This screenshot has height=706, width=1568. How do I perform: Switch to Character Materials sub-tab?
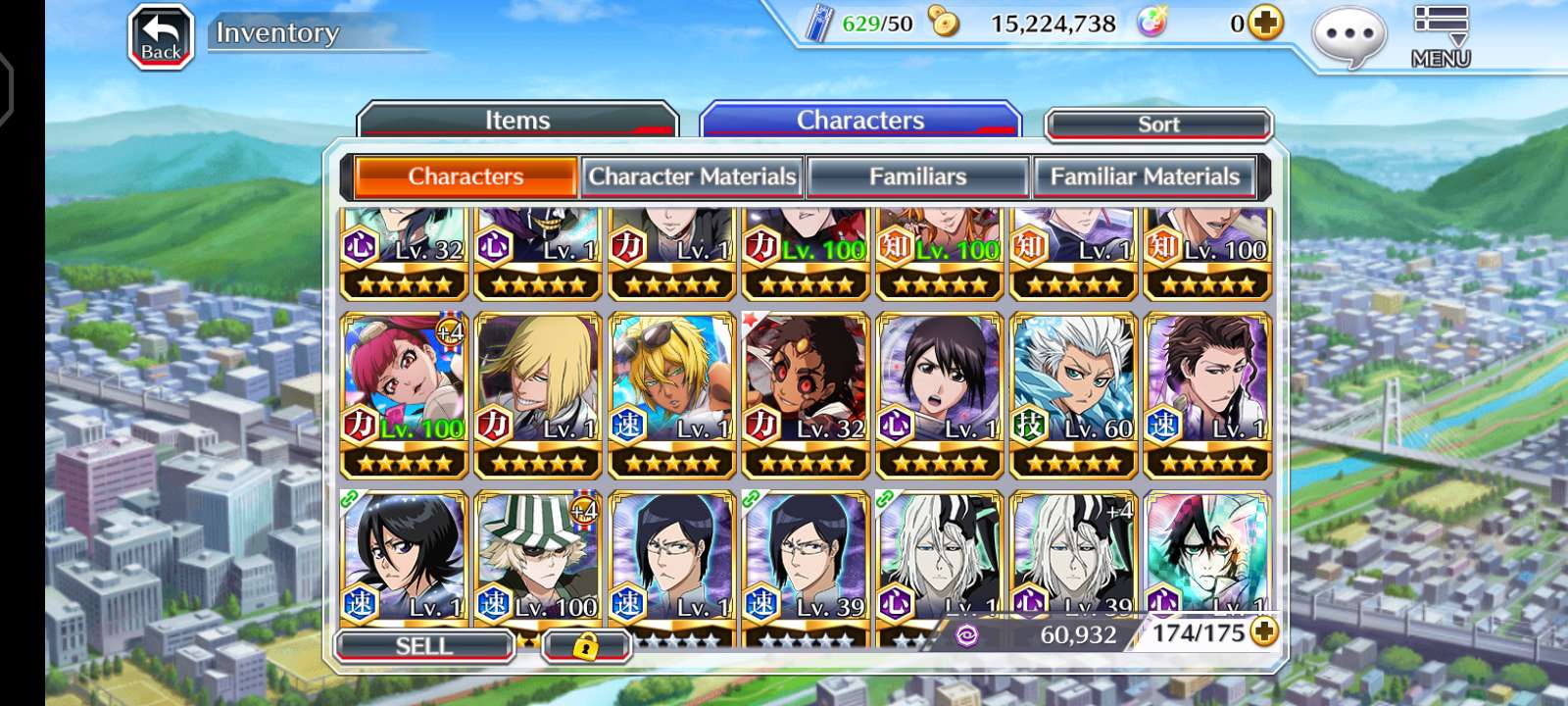(x=692, y=176)
